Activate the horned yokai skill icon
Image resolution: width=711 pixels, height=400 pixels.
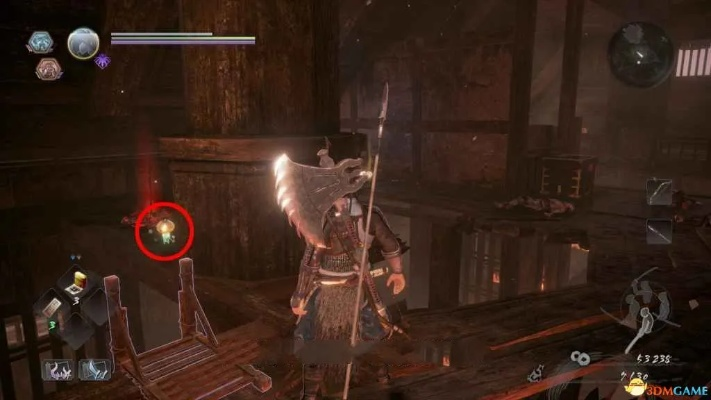(57, 369)
